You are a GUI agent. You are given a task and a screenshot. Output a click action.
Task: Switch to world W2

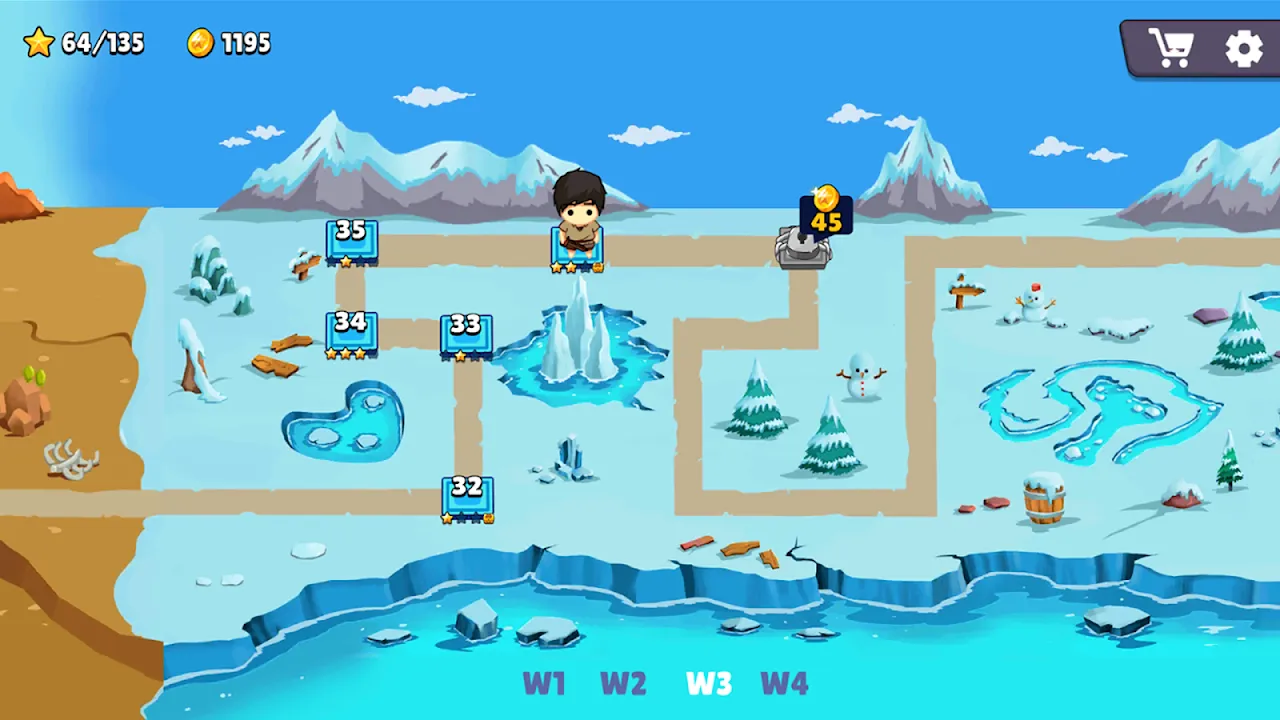[x=623, y=684]
